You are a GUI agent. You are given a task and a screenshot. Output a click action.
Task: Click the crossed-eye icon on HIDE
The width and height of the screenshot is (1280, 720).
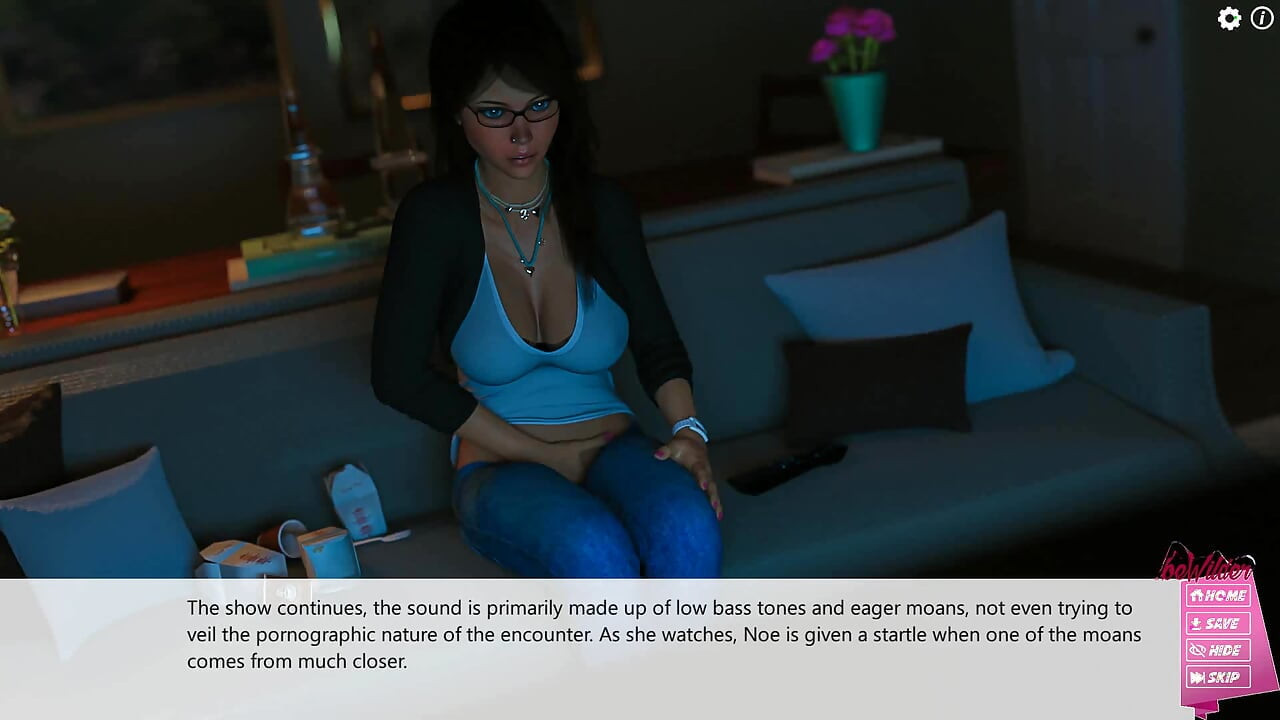point(1195,650)
